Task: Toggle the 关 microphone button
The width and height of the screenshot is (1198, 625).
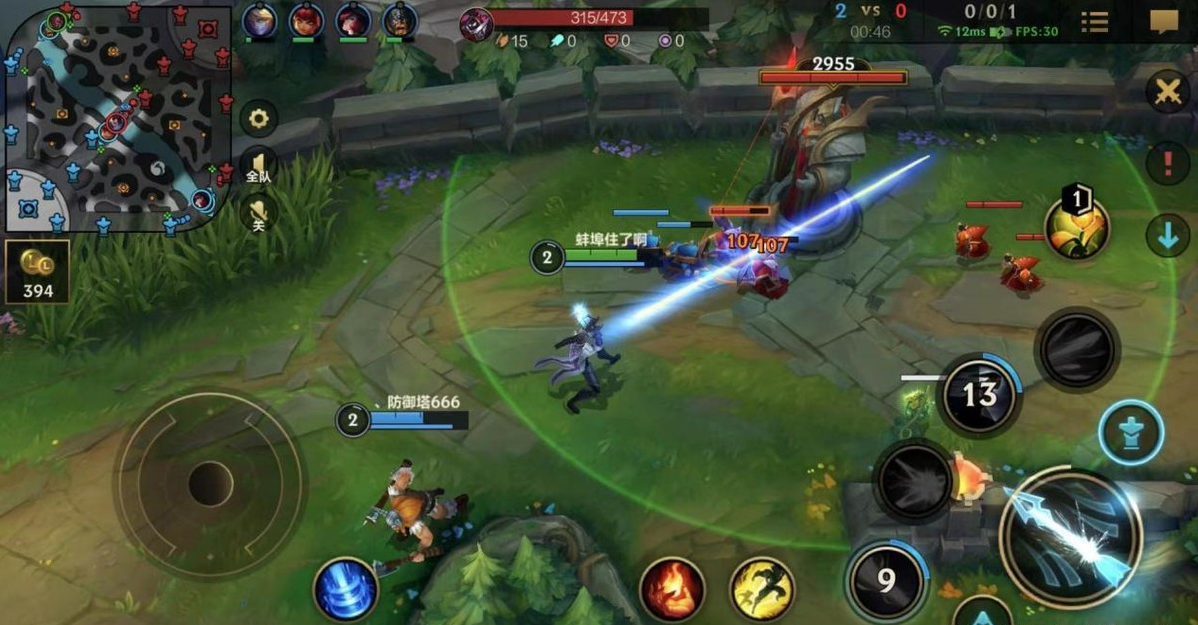Action: [259, 211]
